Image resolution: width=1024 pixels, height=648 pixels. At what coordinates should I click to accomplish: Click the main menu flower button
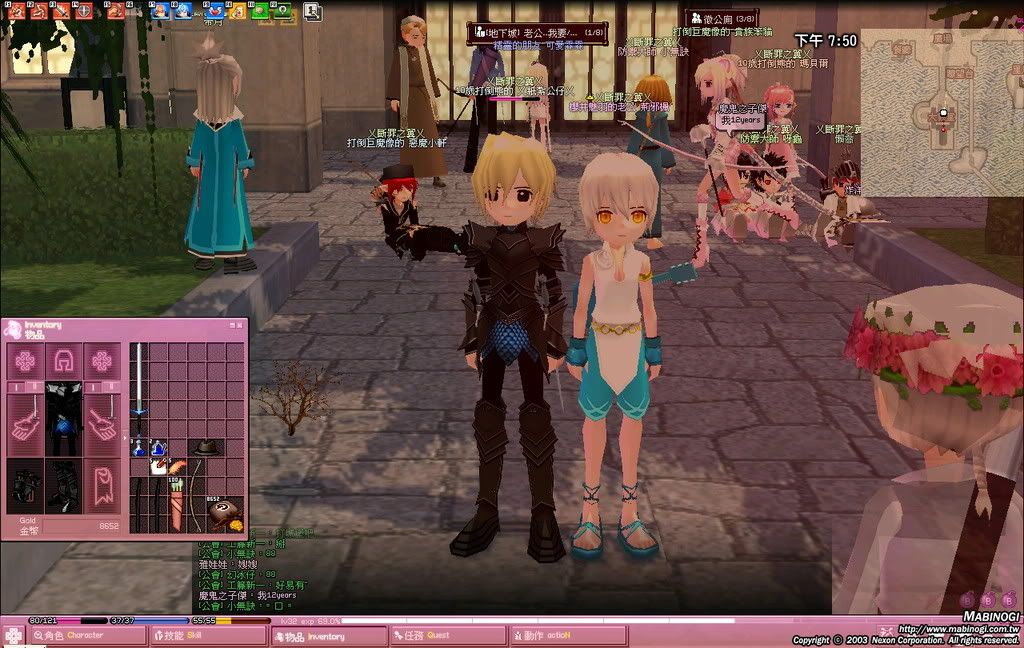pyautogui.click(x=13, y=636)
